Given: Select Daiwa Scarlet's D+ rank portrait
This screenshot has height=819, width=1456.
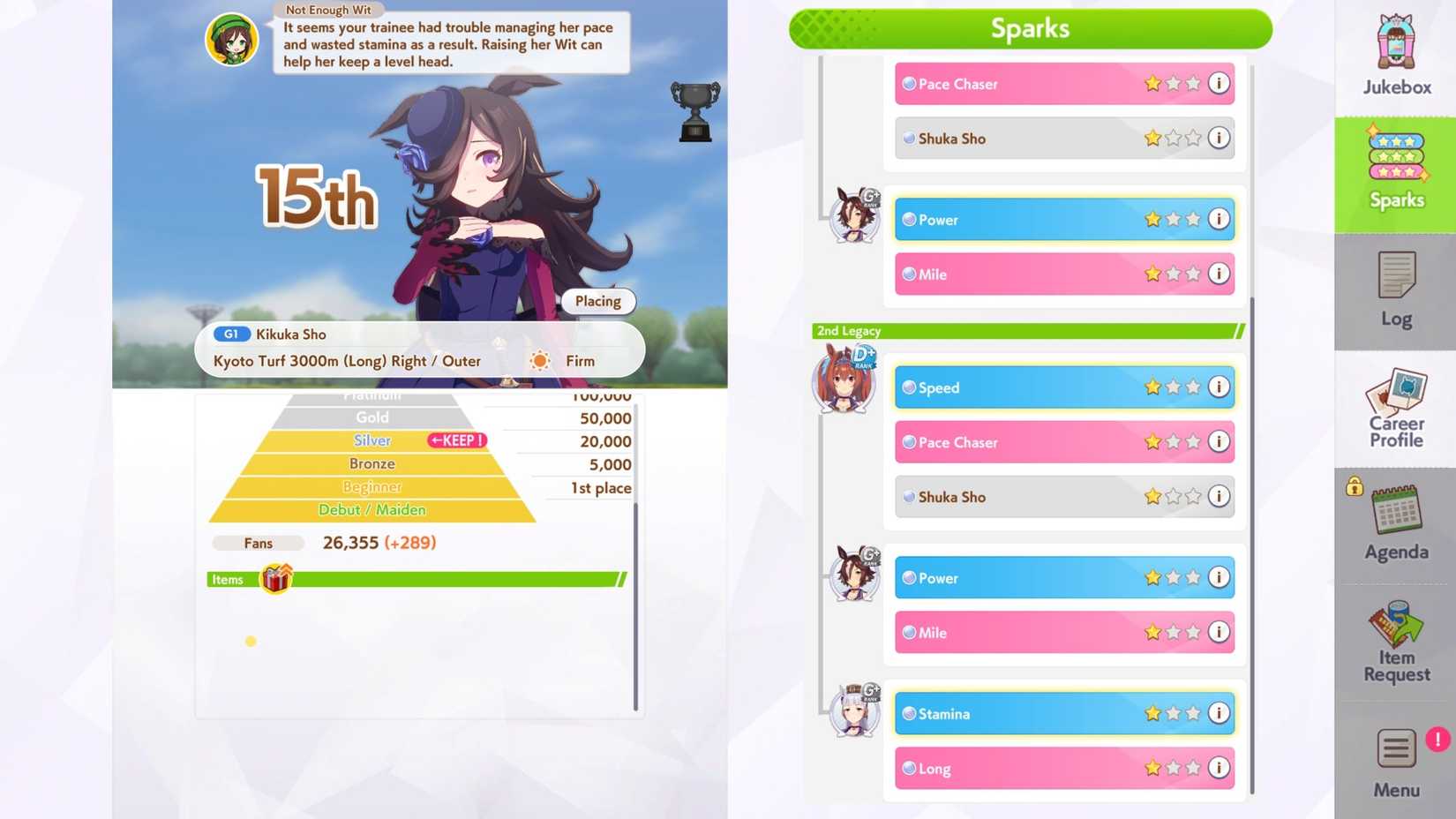Looking at the screenshot, I should (x=844, y=379).
